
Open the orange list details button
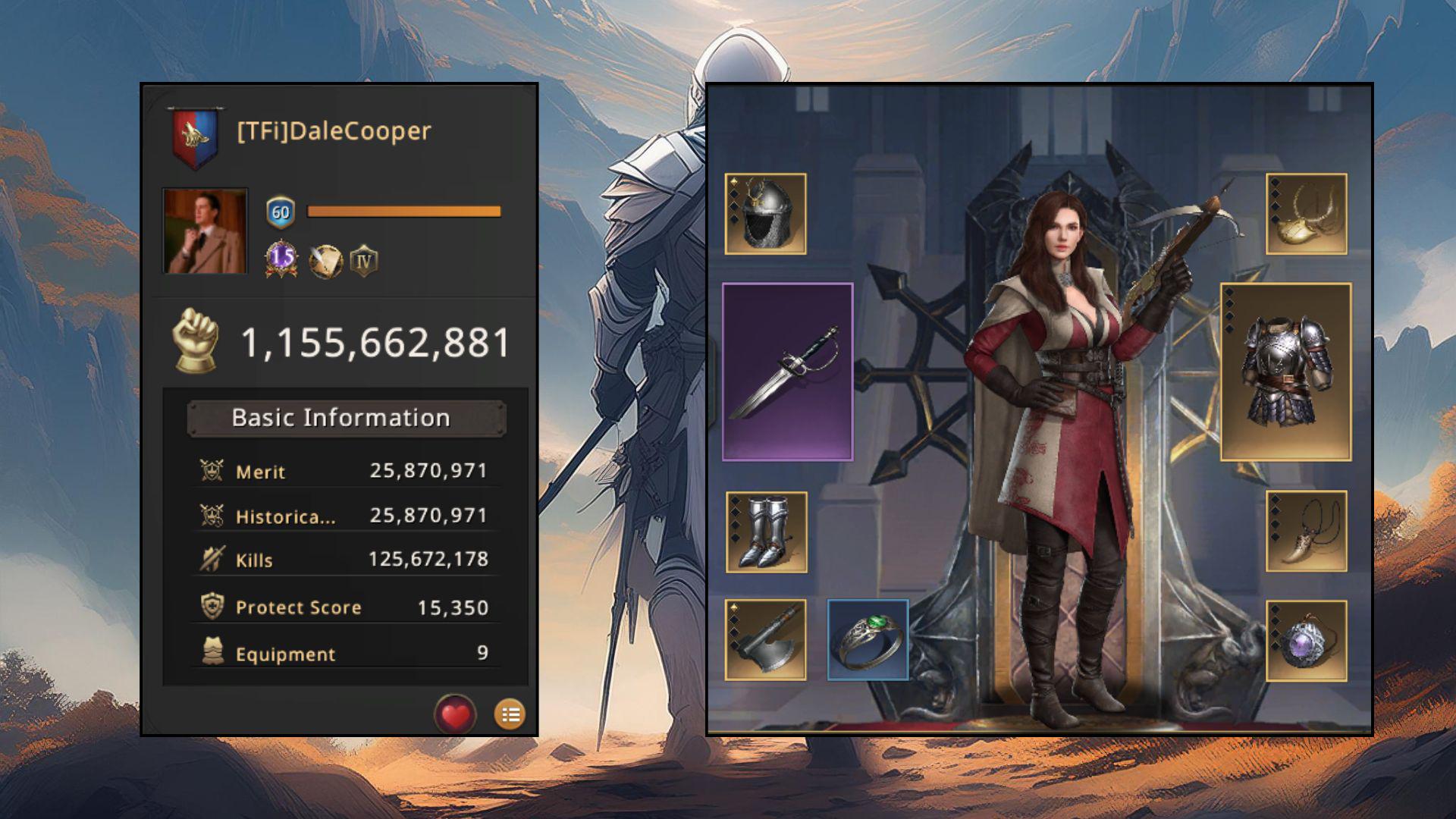(510, 714)
